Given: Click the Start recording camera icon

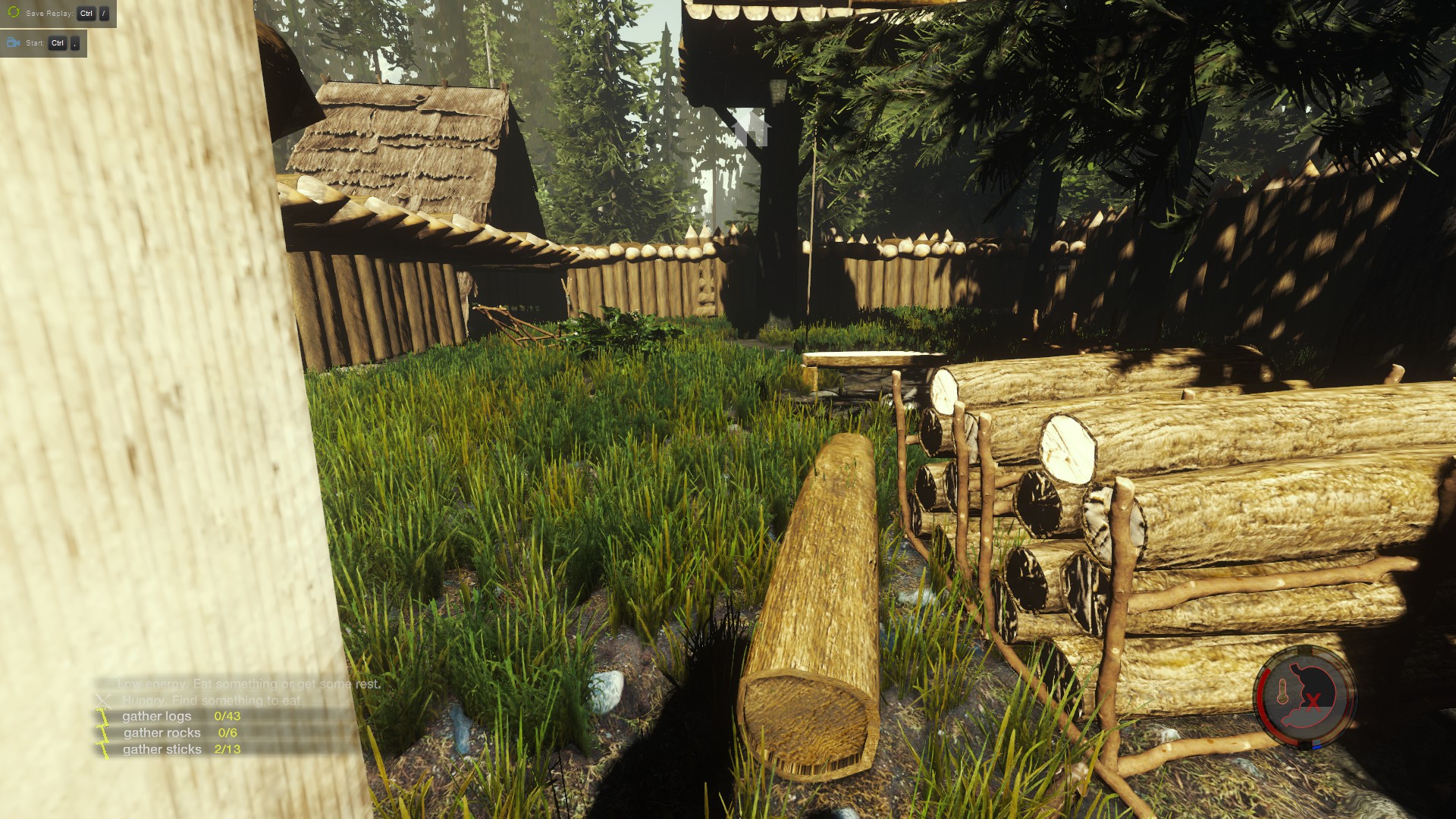Looking at the screenshot, I should click(14, 43).
